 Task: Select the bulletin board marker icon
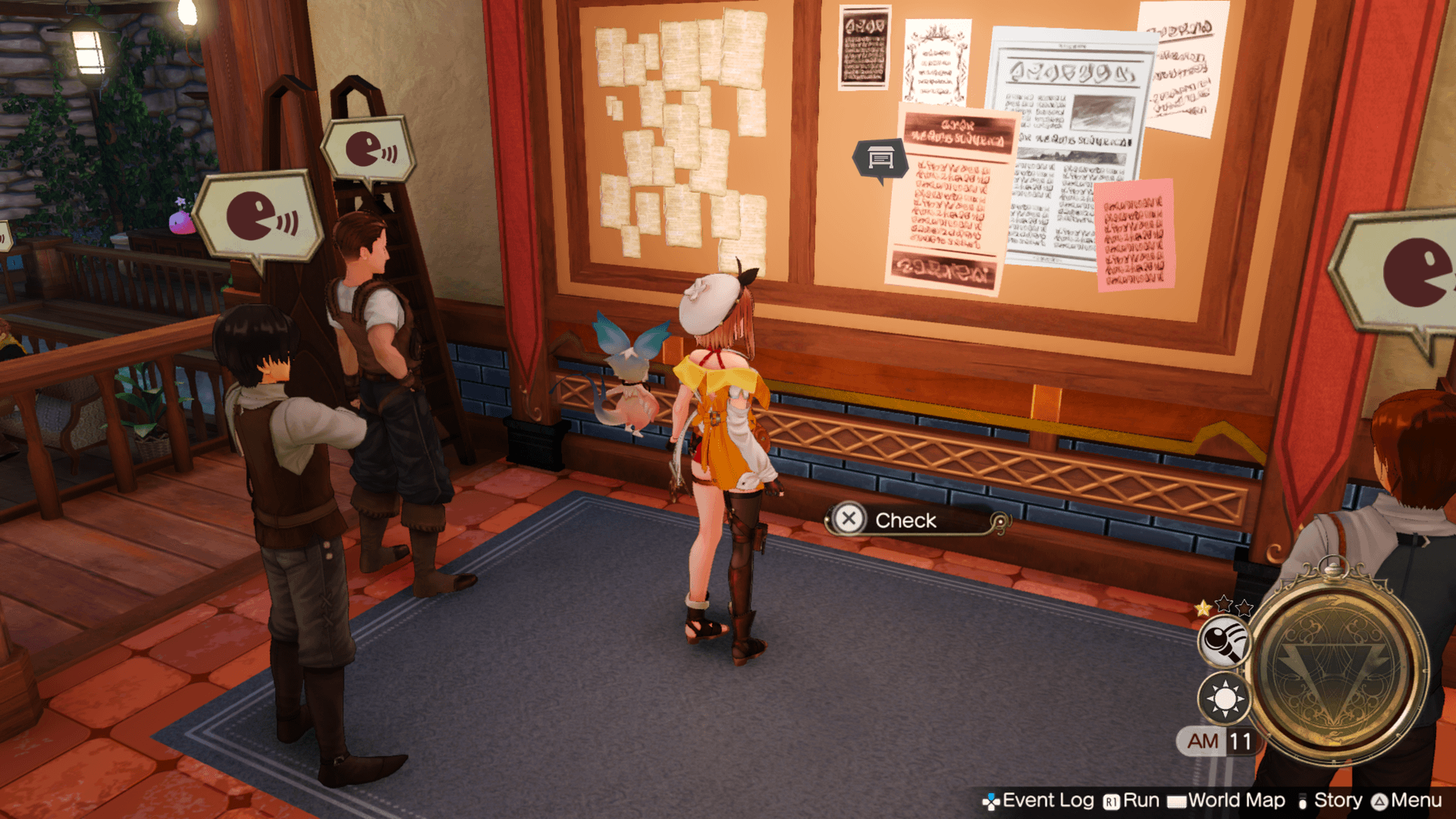coord(880,158)
